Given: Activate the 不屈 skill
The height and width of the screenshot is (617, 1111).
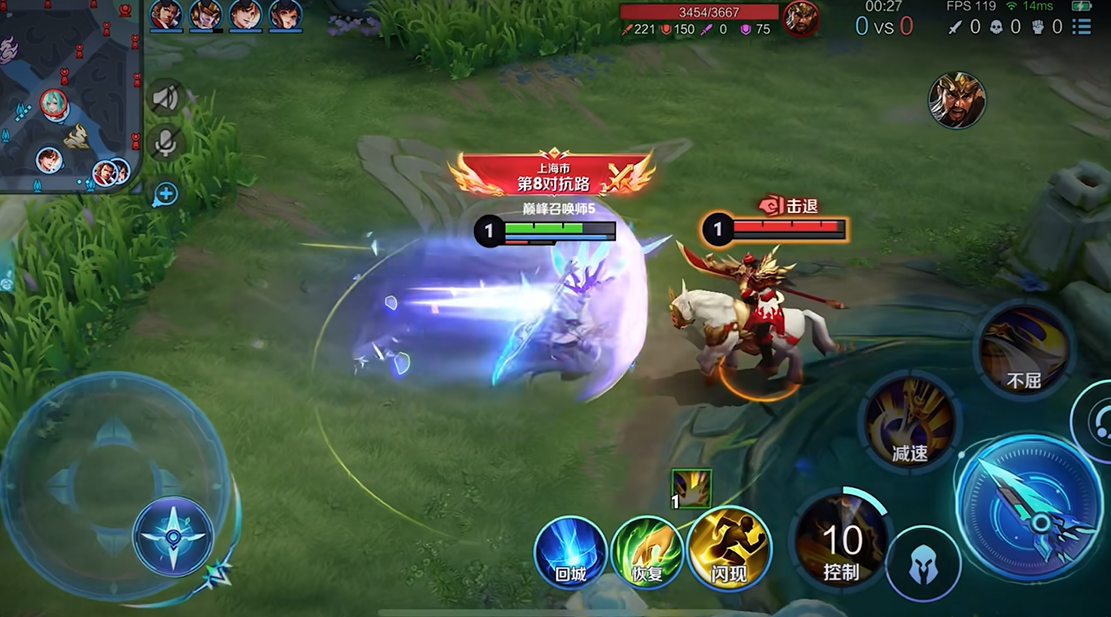Looking at the screenshot, I should point(1024,350).
